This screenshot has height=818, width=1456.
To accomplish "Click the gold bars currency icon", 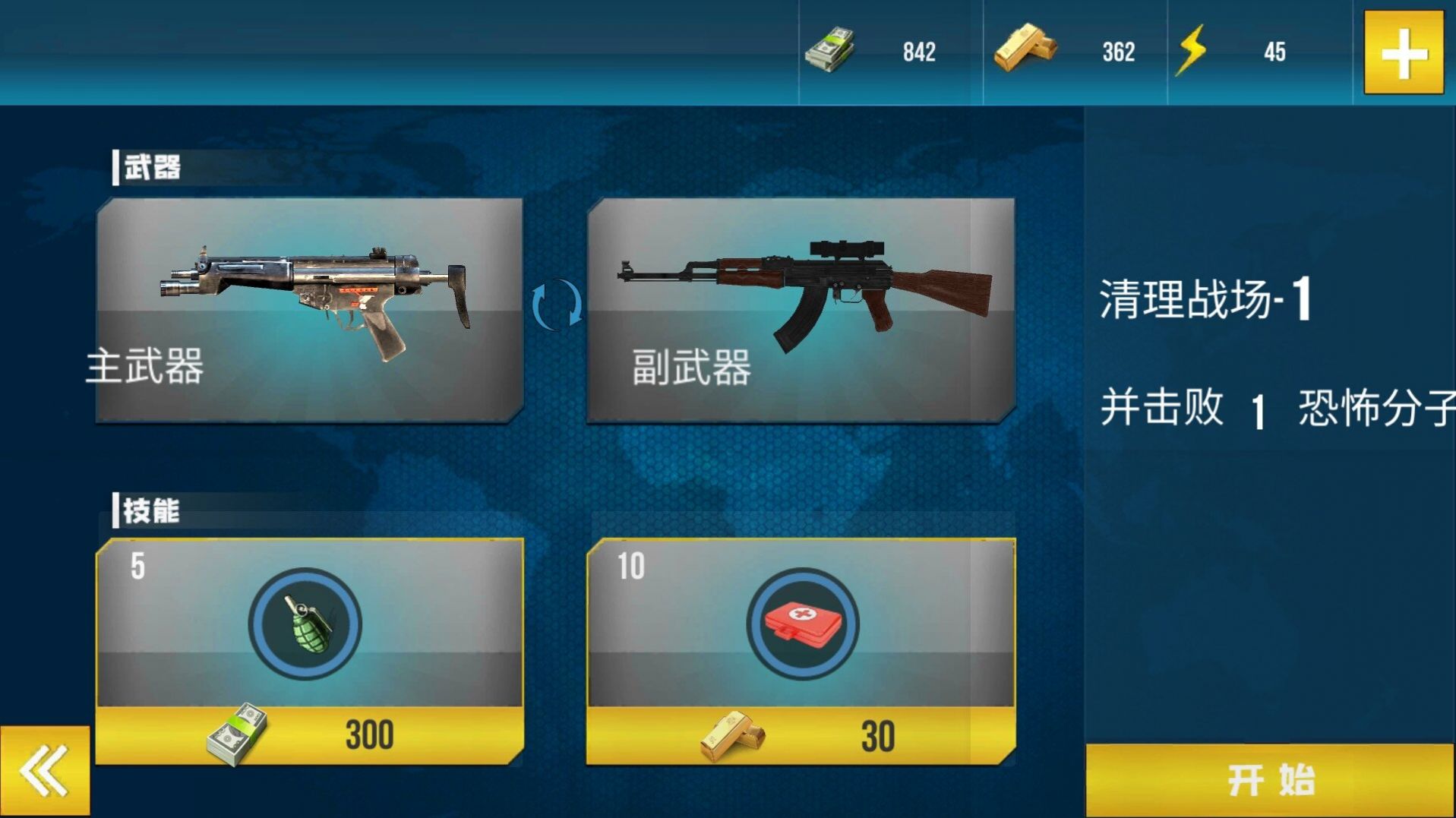I will pos(1027,49).
